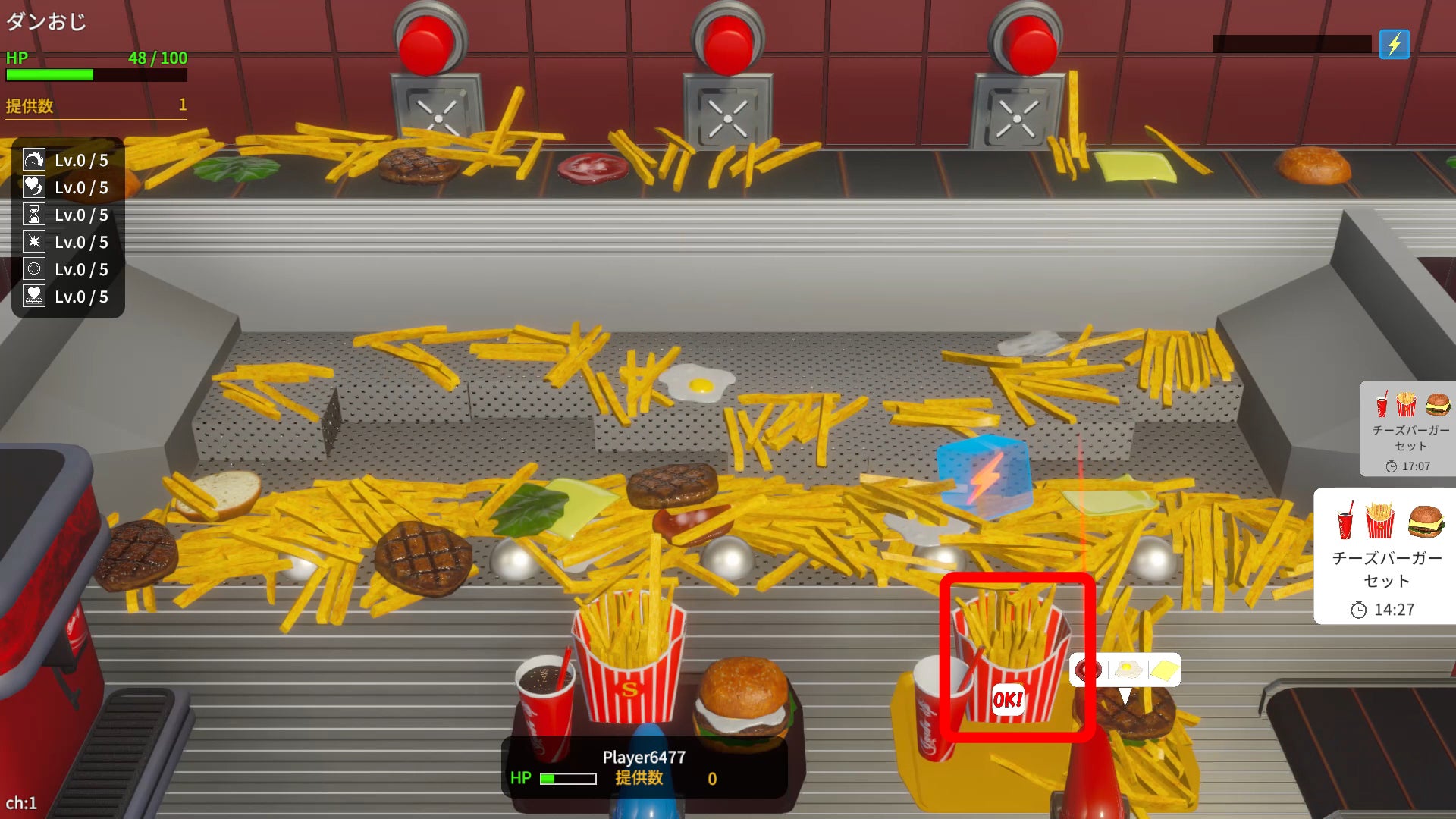The image size is (1456, 819).
Task: Click the OK! badge on the fries
Action: (1008, 699)
